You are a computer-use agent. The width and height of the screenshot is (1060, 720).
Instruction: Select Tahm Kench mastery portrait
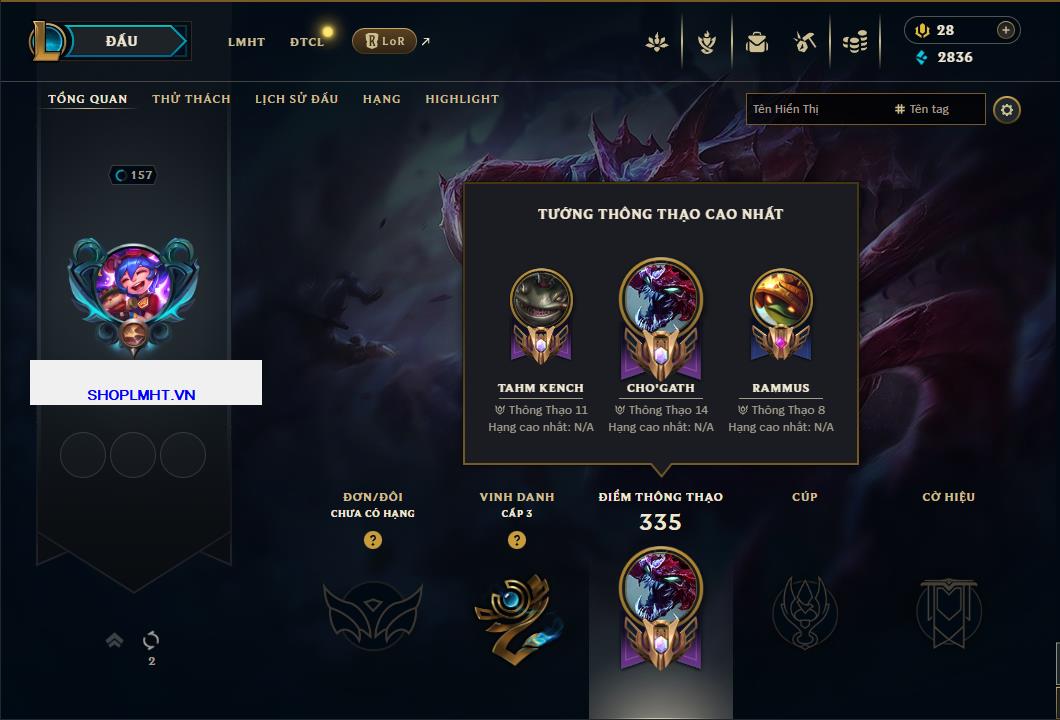tap(541, 302)
